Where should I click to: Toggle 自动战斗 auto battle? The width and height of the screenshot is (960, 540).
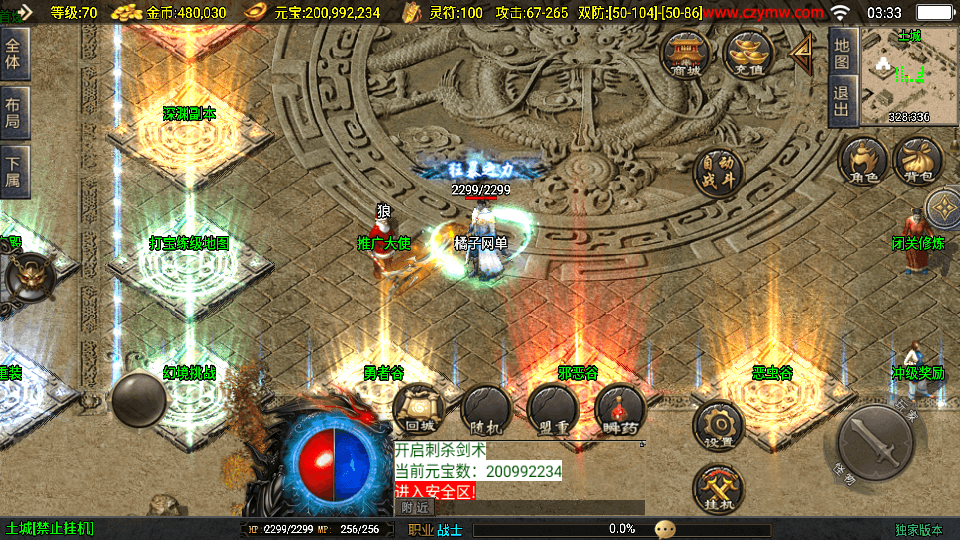coord(719,170)
